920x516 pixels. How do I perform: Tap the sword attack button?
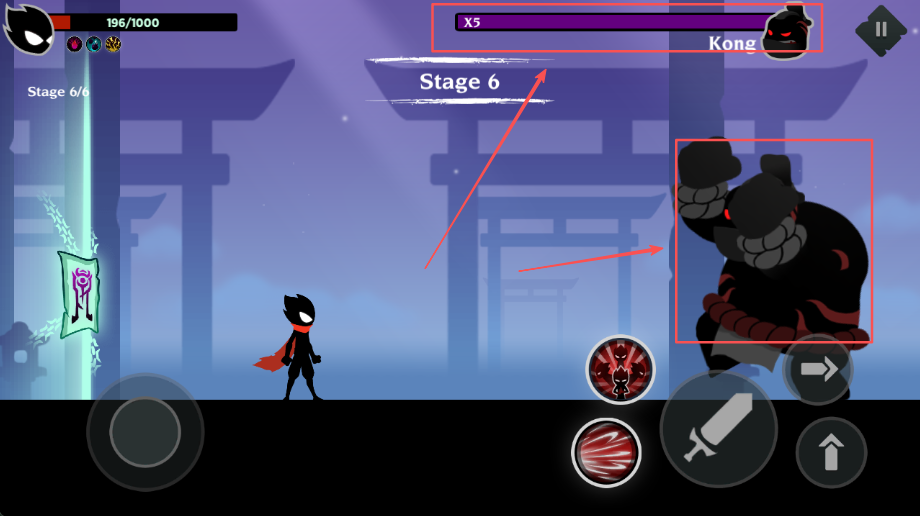(x=718, y=429)
